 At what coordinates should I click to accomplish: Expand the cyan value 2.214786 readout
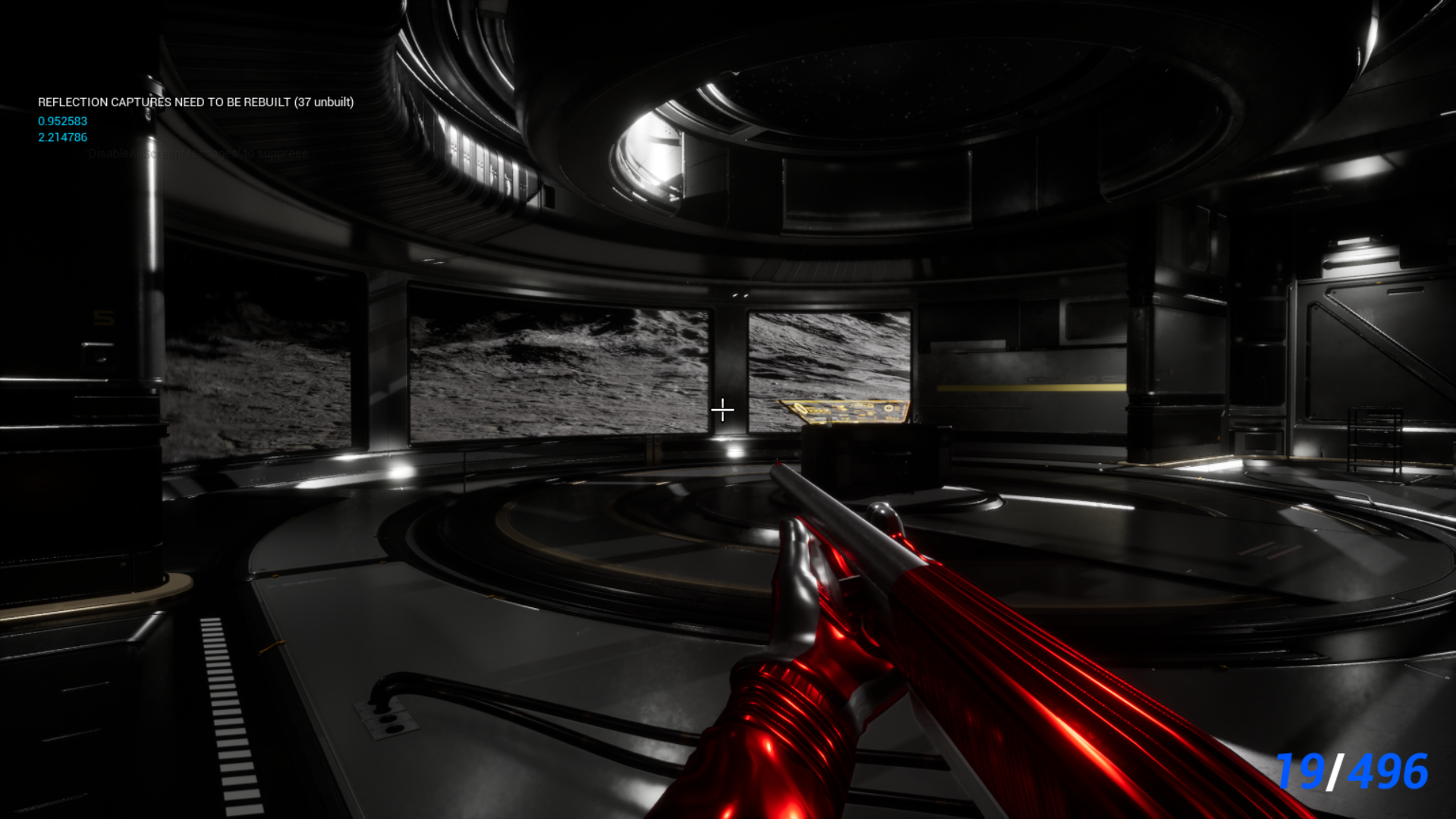[61, 137]
